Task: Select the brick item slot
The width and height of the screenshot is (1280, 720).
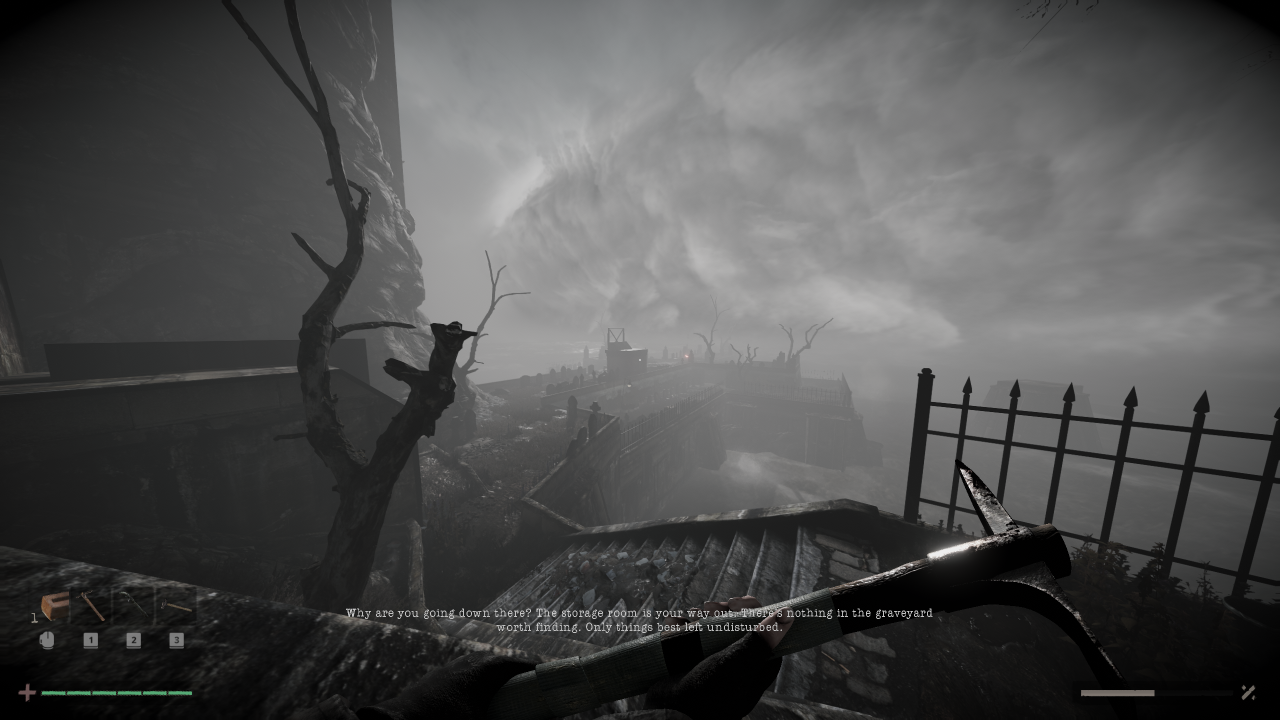Action: [54, 606]
